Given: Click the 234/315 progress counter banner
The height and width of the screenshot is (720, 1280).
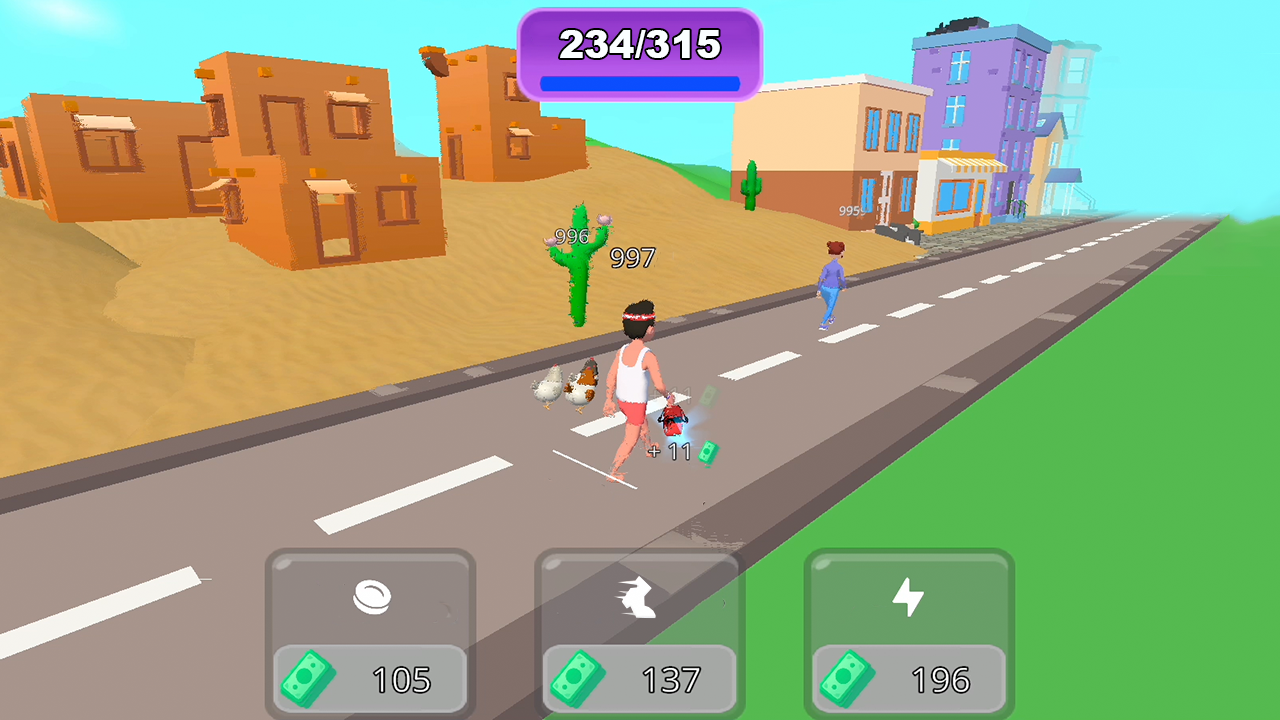Looking at the screenshot, I should pyautogui.click(x=639, y=45).
